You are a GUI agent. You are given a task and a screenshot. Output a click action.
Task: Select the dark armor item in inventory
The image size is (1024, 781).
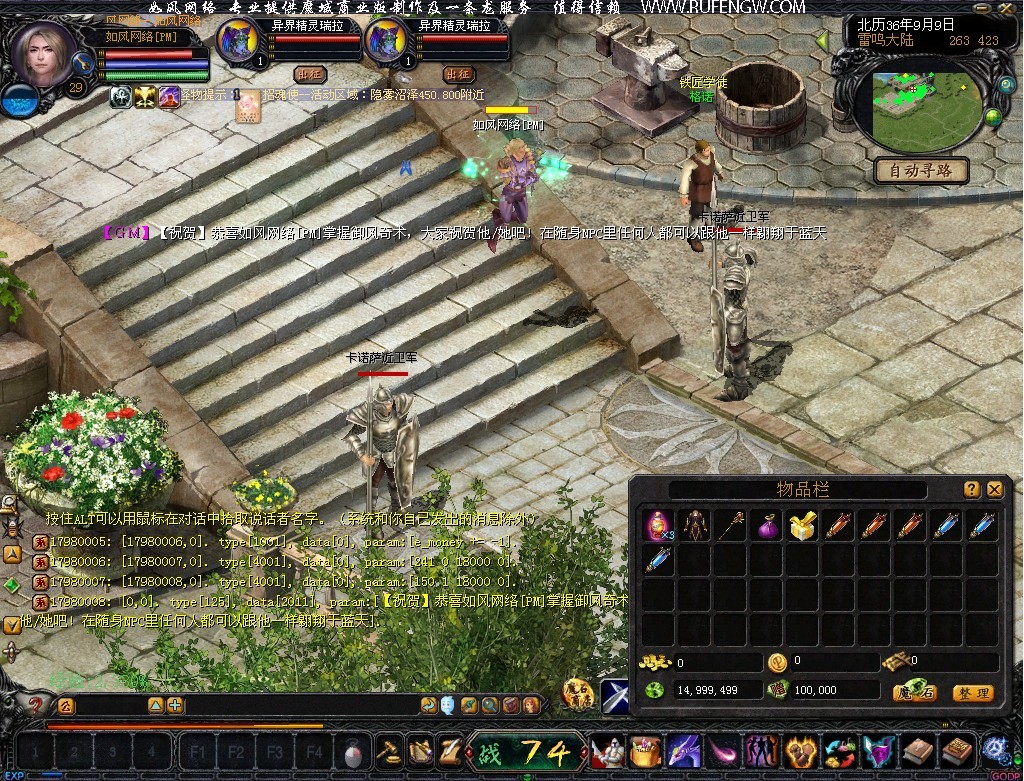(694, 525)
